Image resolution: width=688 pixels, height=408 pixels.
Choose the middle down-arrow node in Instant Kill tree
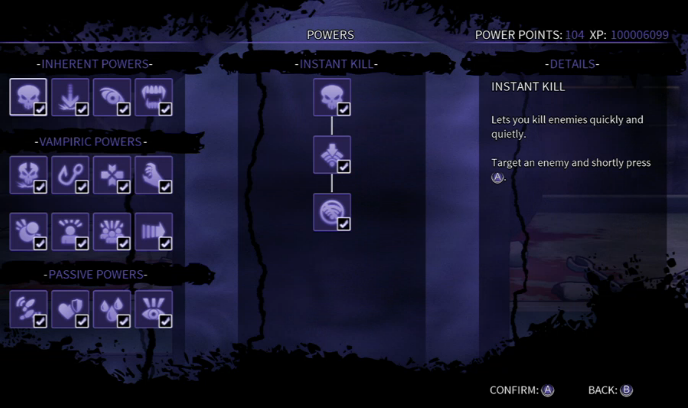coord(332,155)
